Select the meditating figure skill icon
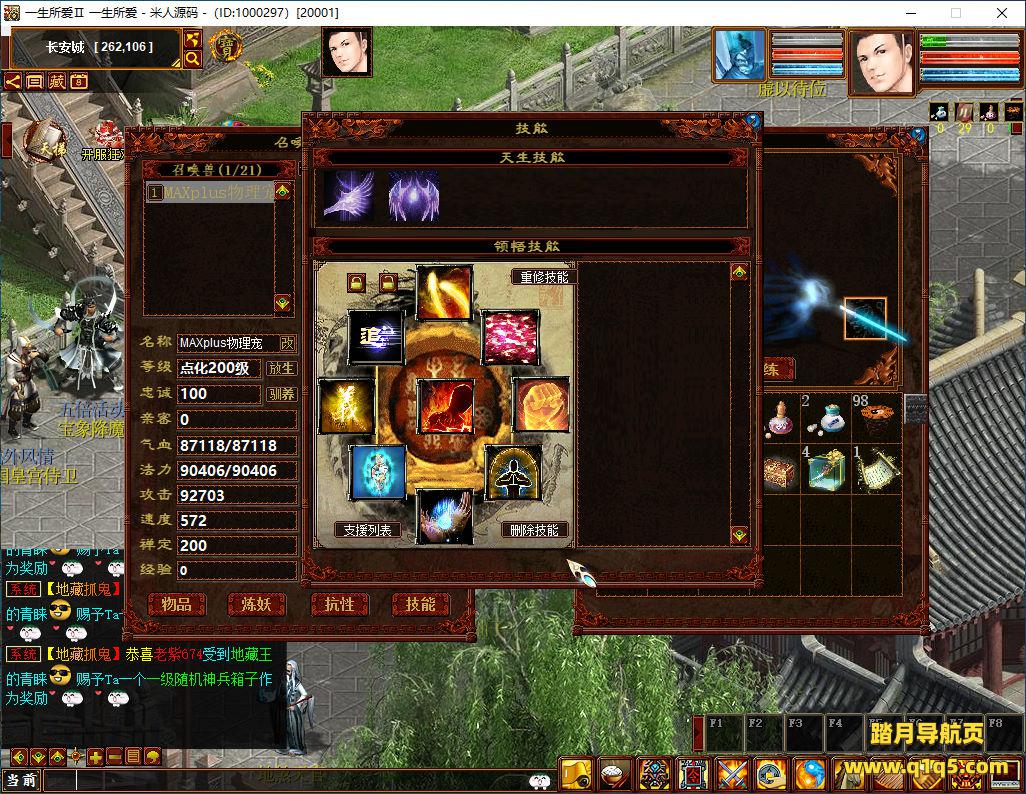Viewport: 1026px width, 794px height. point(513,473)
